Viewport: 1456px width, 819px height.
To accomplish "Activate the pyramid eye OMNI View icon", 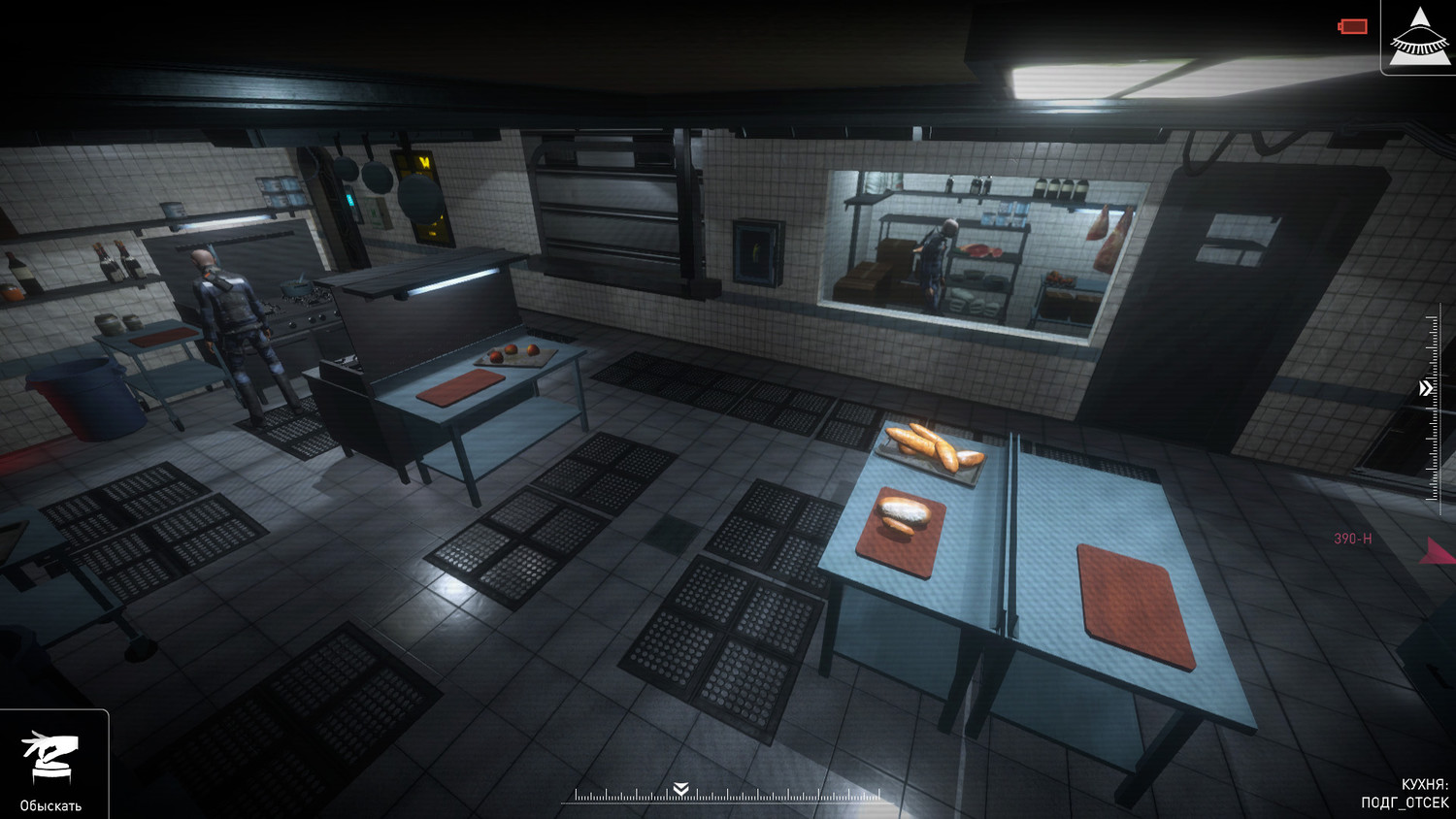I will coord(1419,37).
